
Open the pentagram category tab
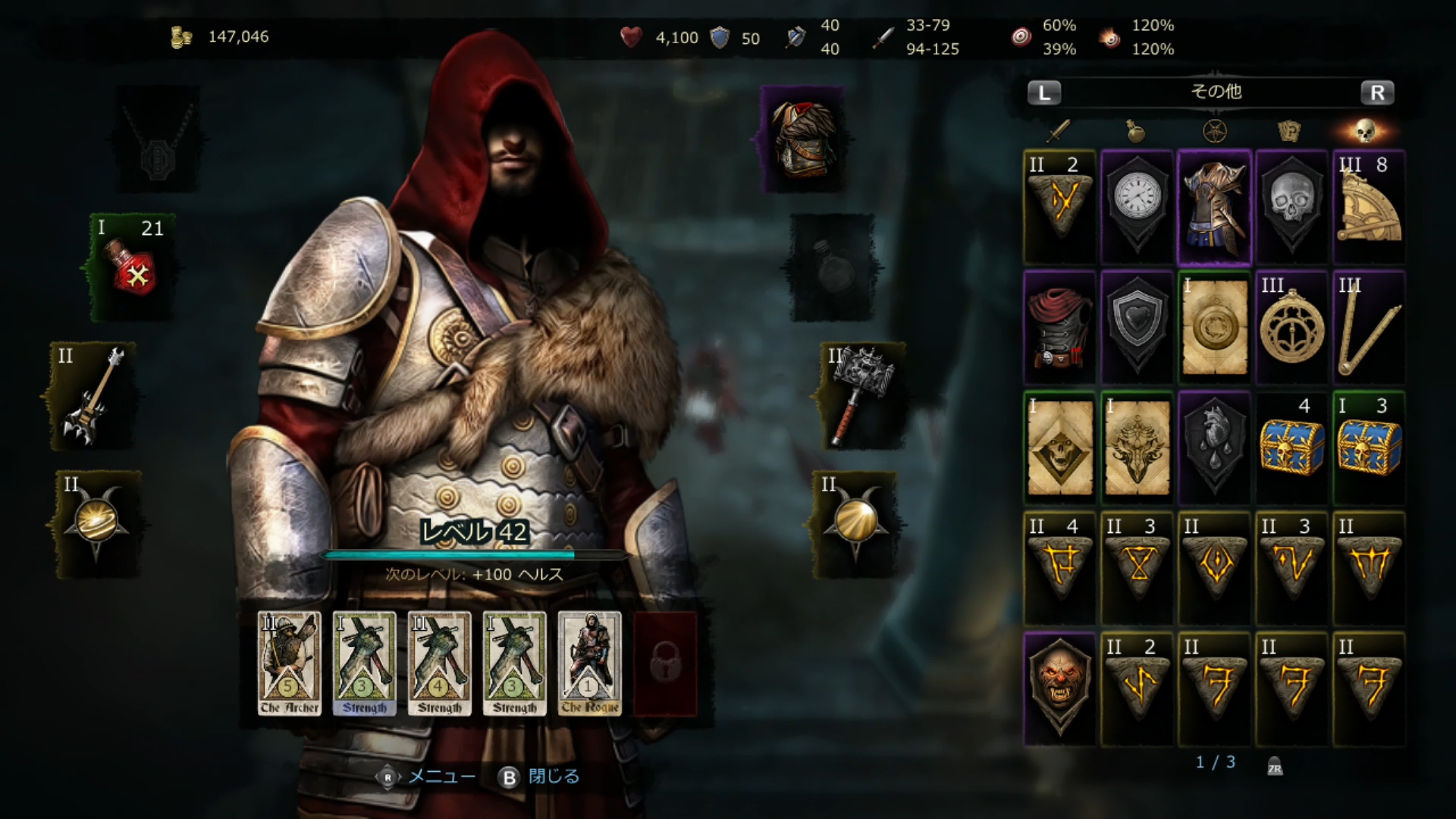coord(1215,131)
